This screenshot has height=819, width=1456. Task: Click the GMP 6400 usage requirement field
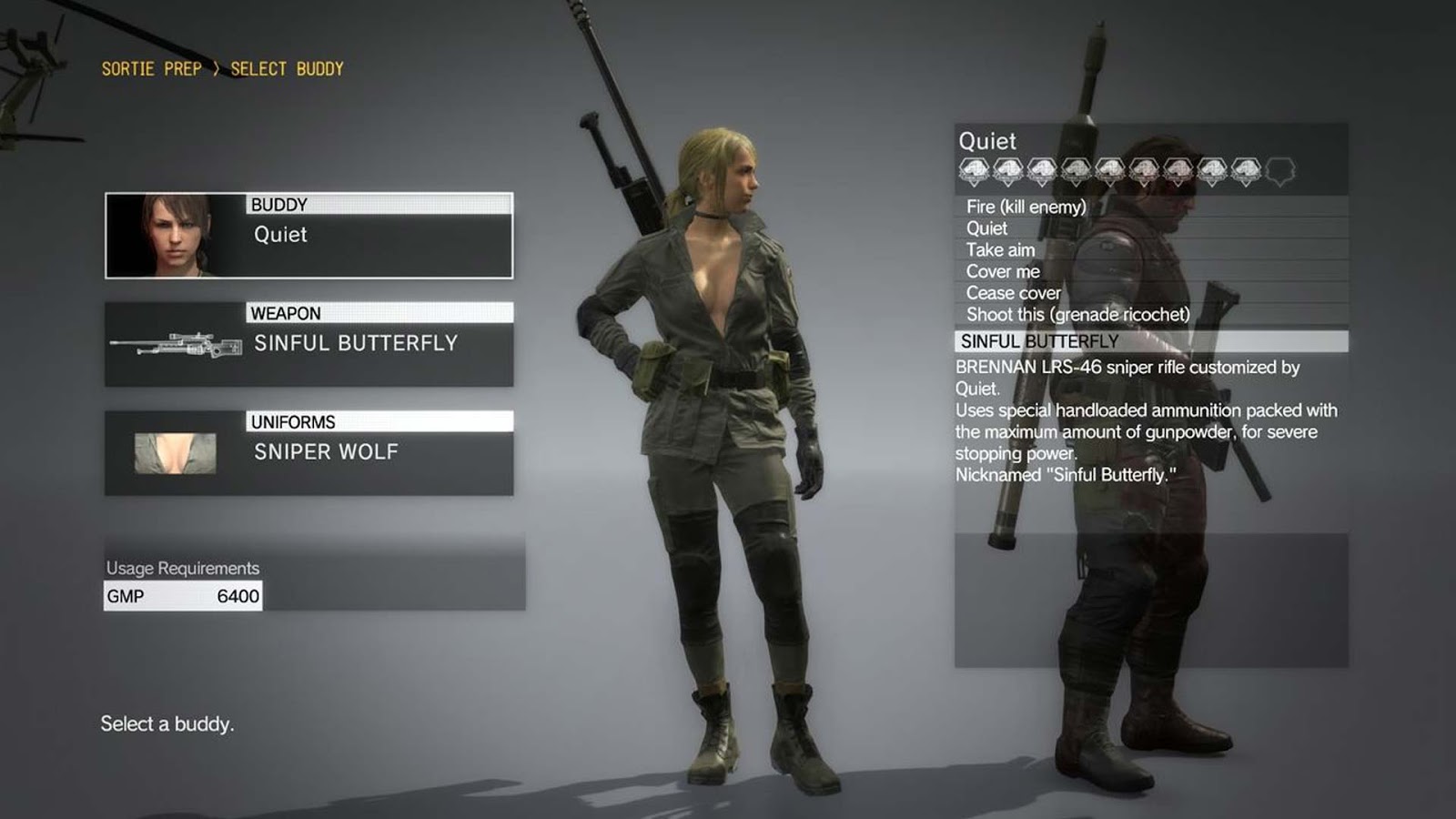(182, 597)
